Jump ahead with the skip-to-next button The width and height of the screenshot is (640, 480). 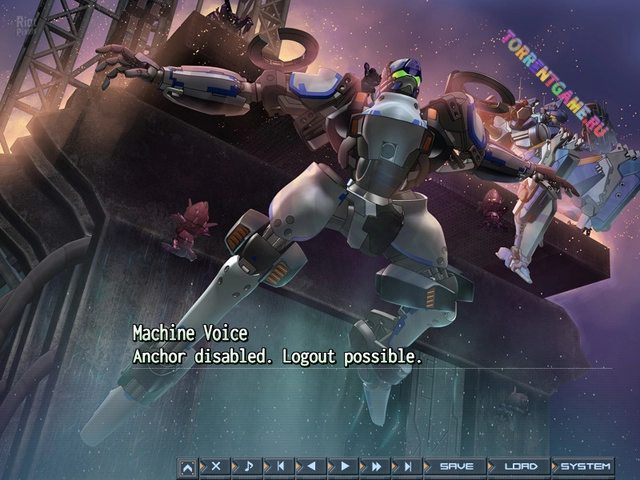click(x=407, y=466)
